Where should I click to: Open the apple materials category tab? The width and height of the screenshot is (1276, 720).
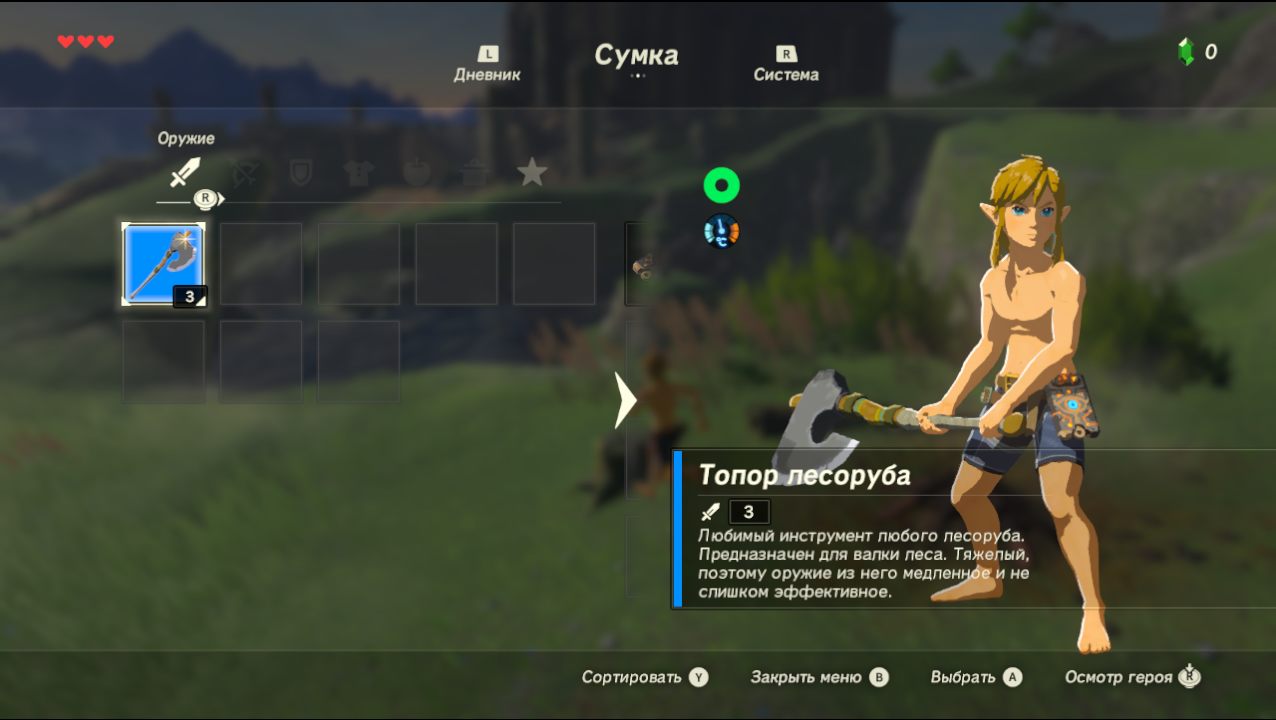coord(416,173)
